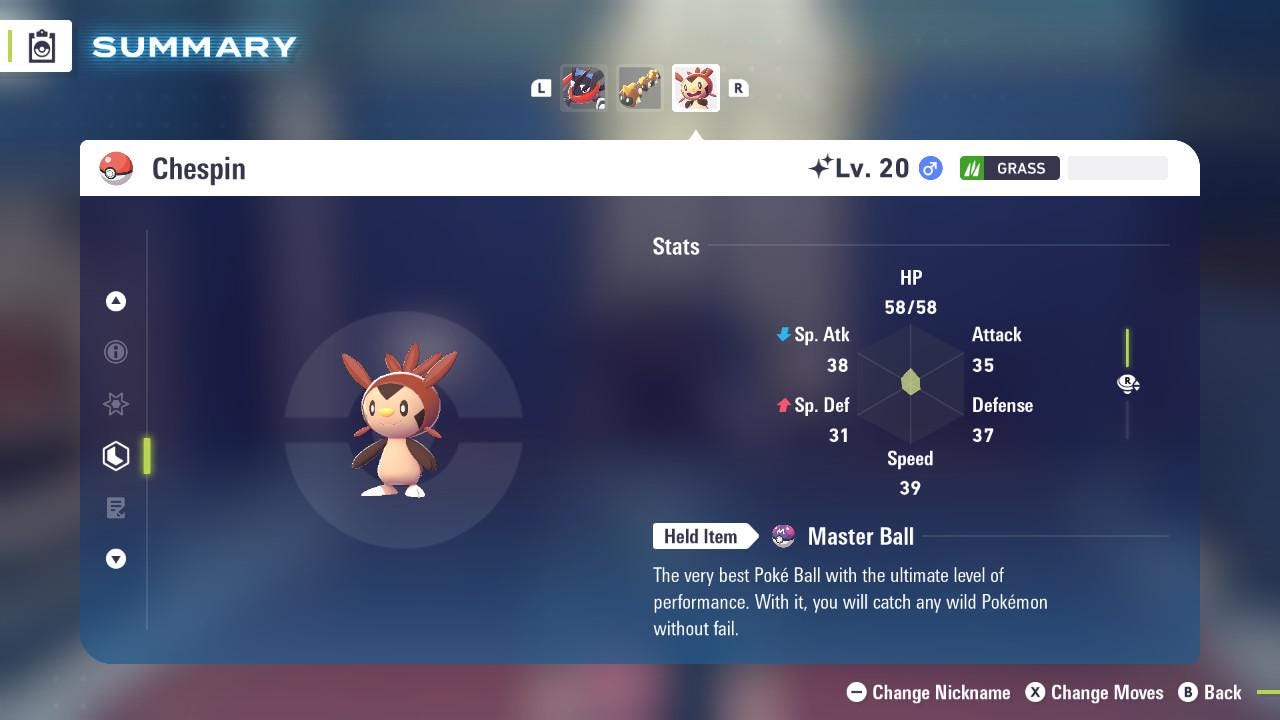
Task: Open the Info page from the sidebar
Action: (116, 352)
